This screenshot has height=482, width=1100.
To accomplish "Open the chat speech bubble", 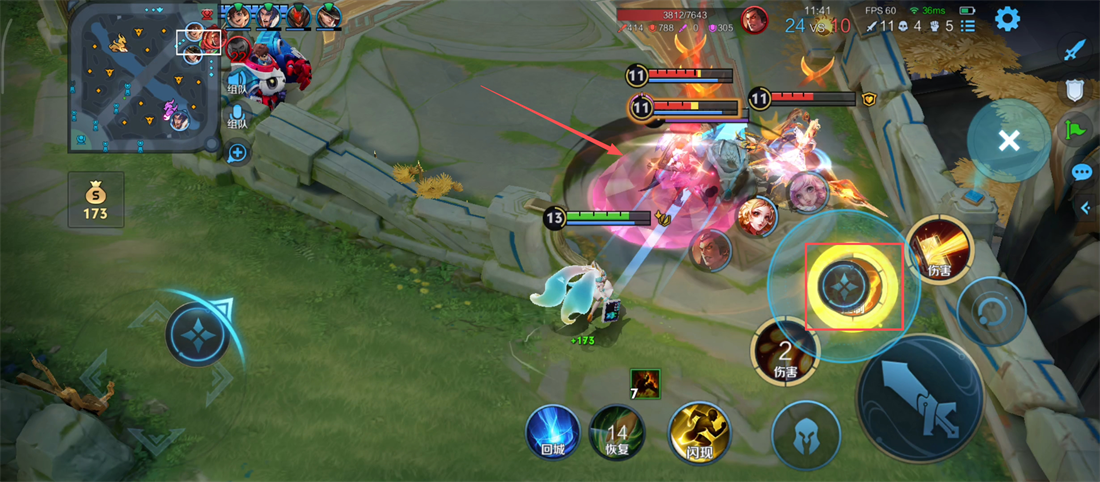I will pyautogui.click(x=1081, y=172).
